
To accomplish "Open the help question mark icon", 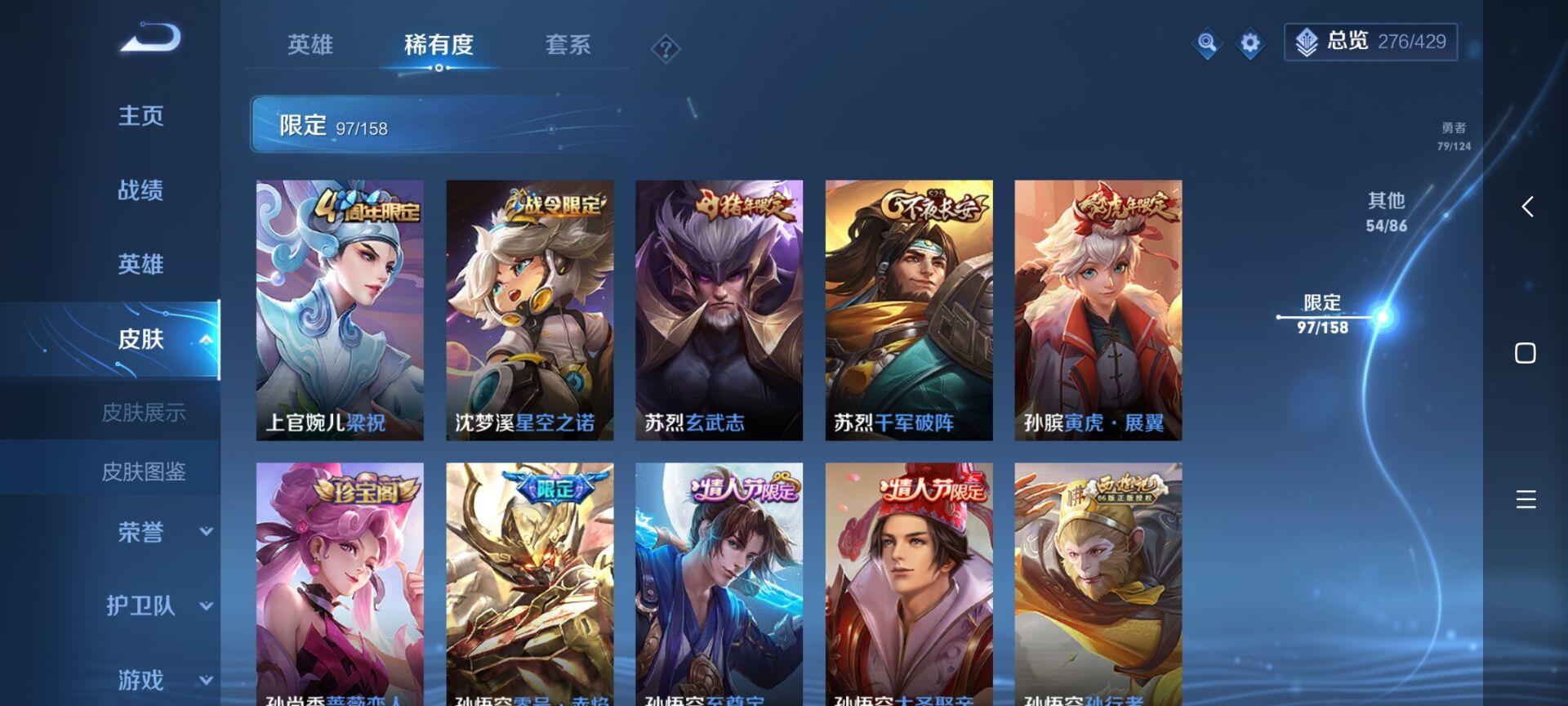I will 667,49.
